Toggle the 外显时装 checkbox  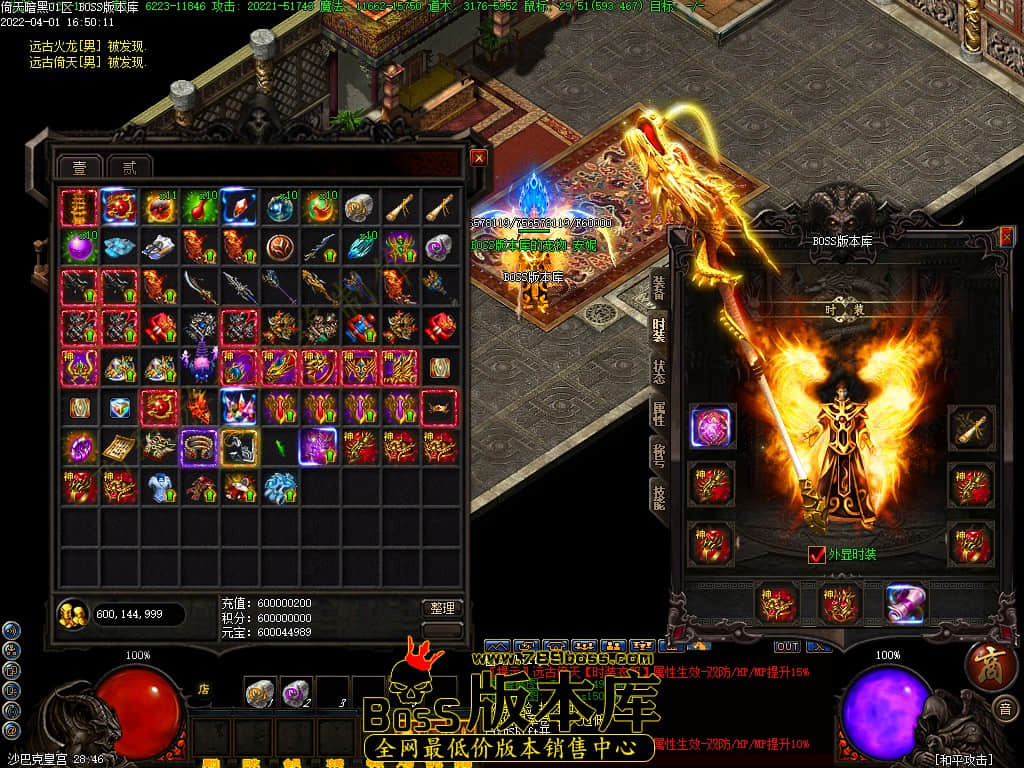click(817, 554)
